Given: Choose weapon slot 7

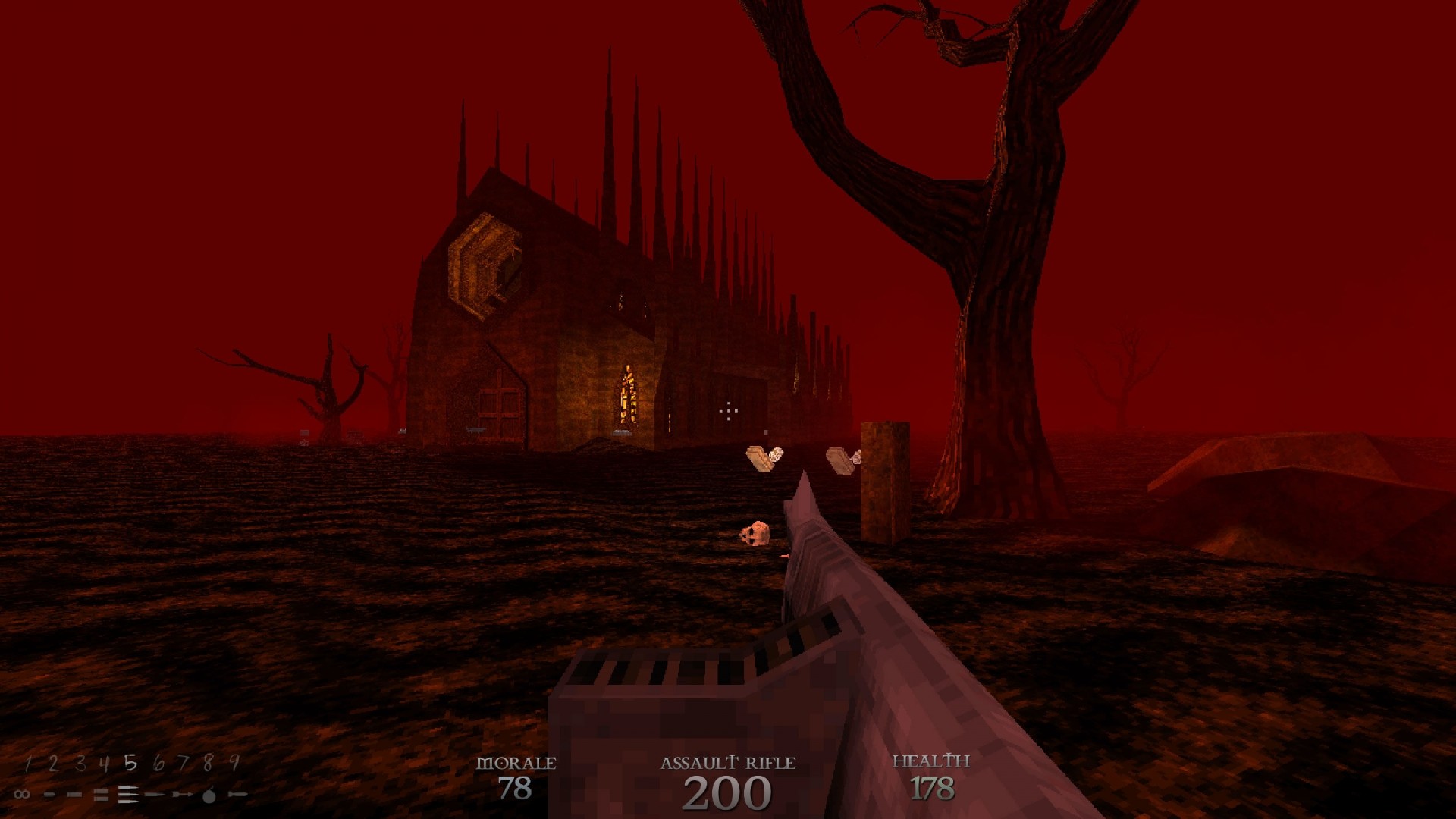Looking at the screenshot, I should click(x=183, y=763).
